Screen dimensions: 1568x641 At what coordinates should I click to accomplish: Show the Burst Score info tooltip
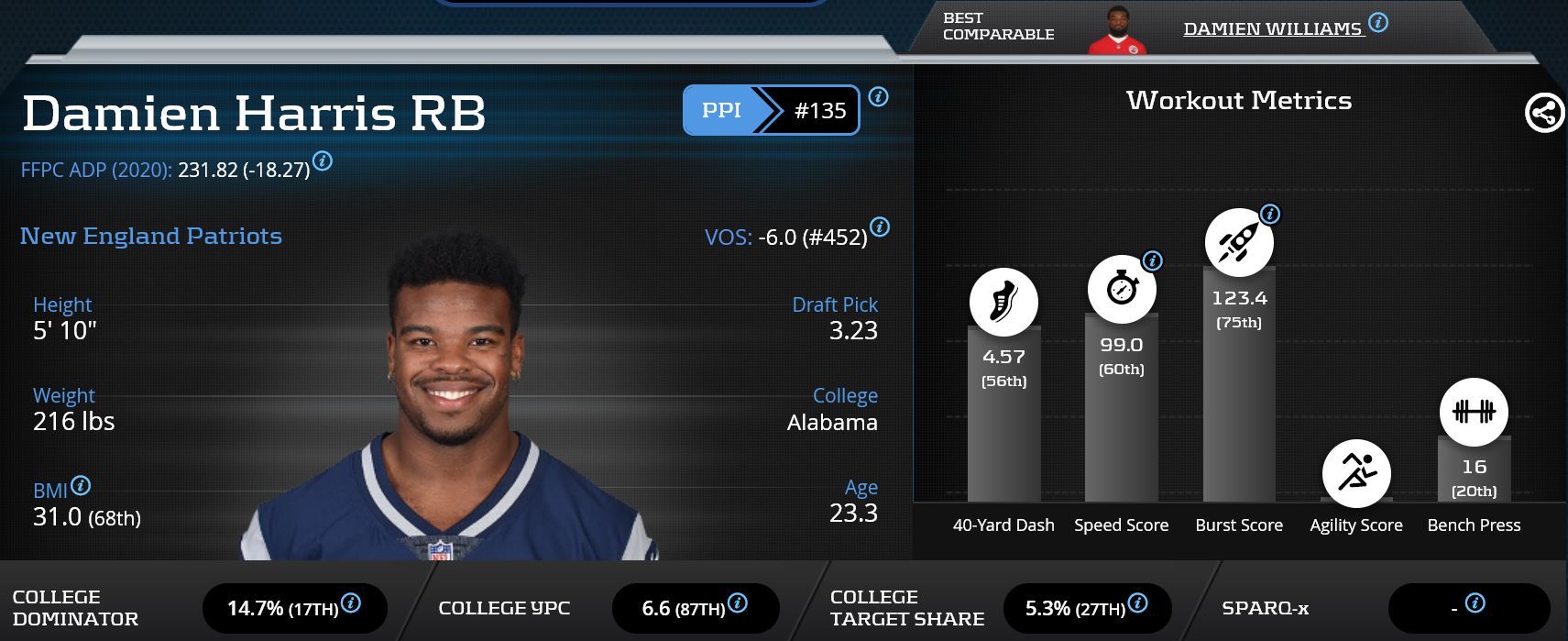click(1270, 215)
